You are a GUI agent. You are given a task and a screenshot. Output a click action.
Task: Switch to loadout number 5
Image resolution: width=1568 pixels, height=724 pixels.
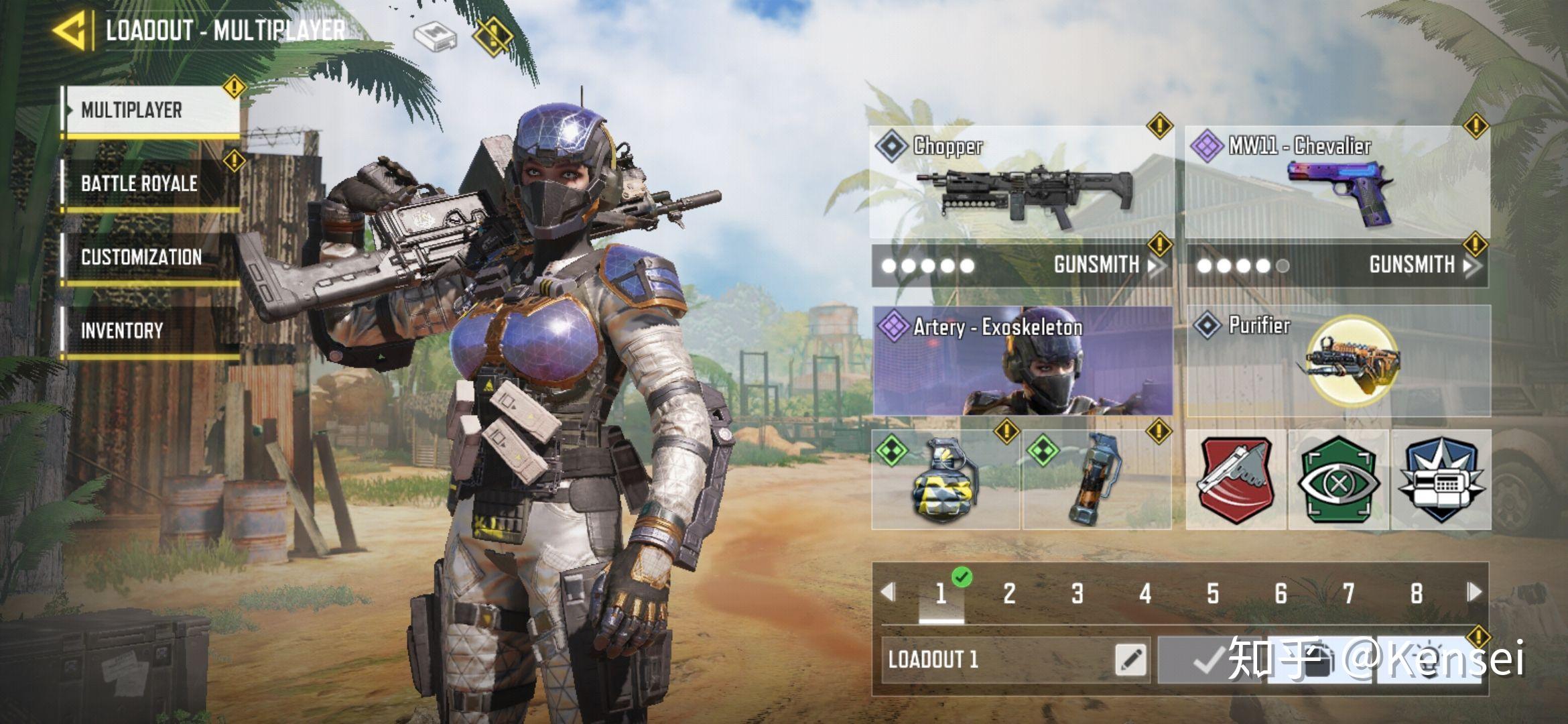[x=1213, y=593]
